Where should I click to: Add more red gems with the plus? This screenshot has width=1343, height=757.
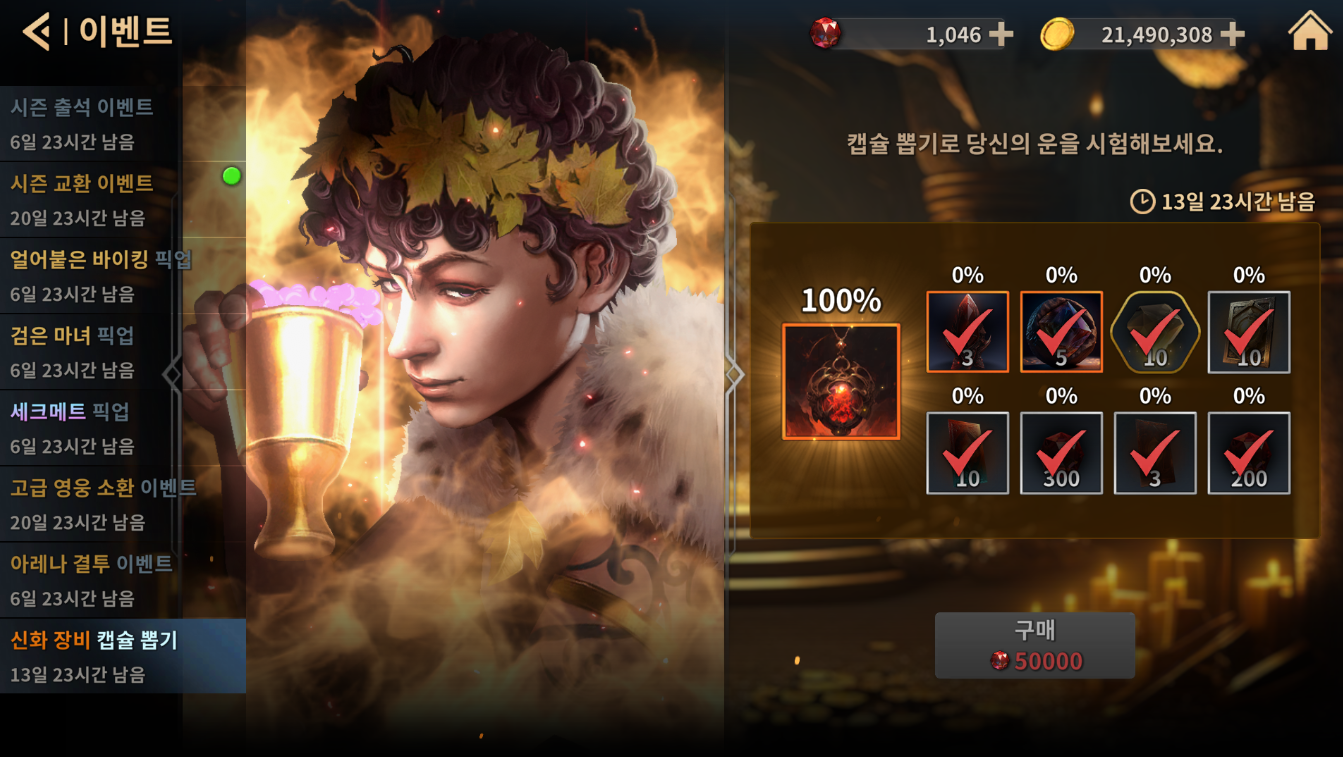tap(1000, 35)
